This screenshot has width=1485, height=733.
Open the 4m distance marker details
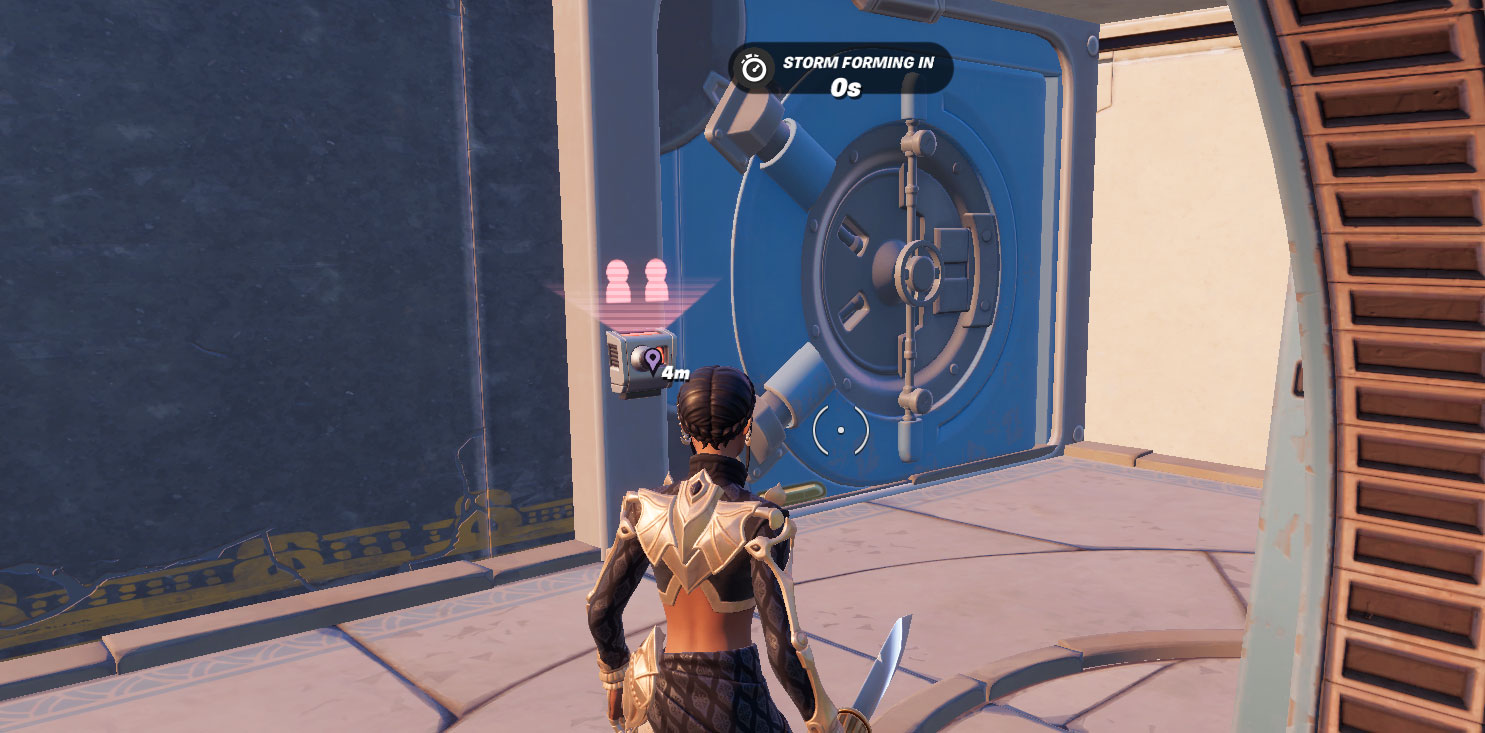pos(676,371)
